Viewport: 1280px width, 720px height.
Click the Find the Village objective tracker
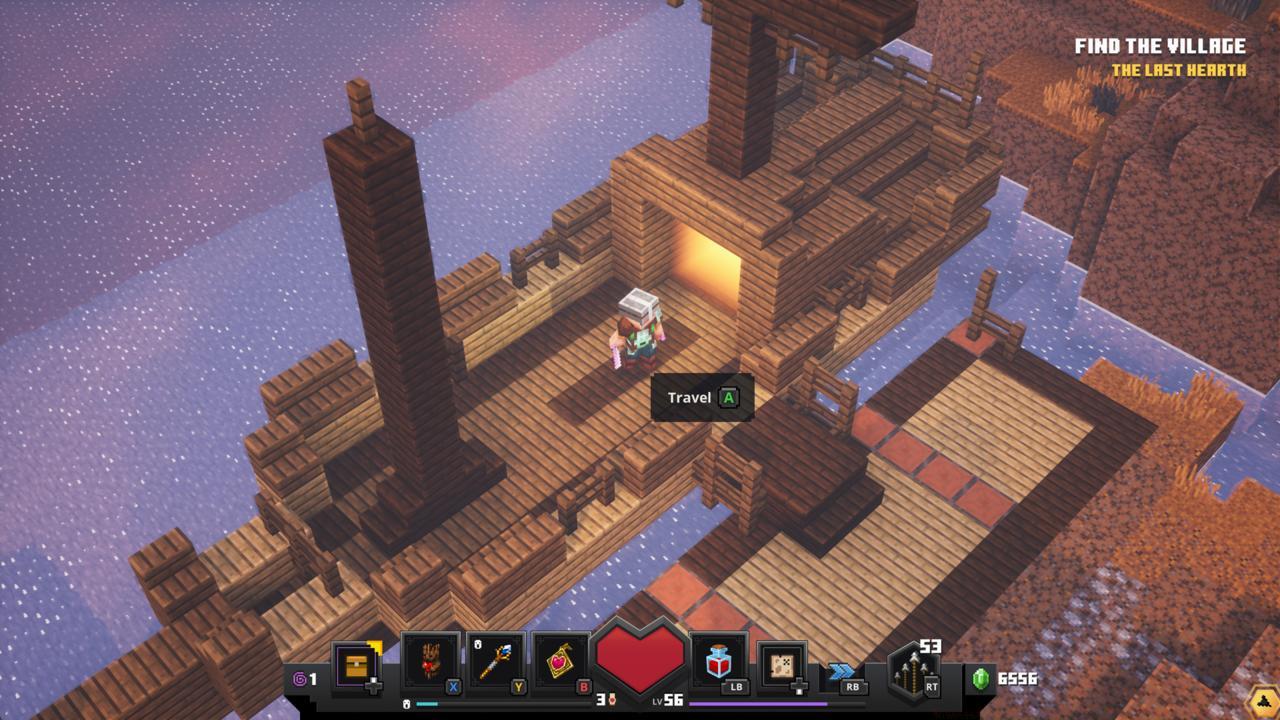(x=1159, y=47)
